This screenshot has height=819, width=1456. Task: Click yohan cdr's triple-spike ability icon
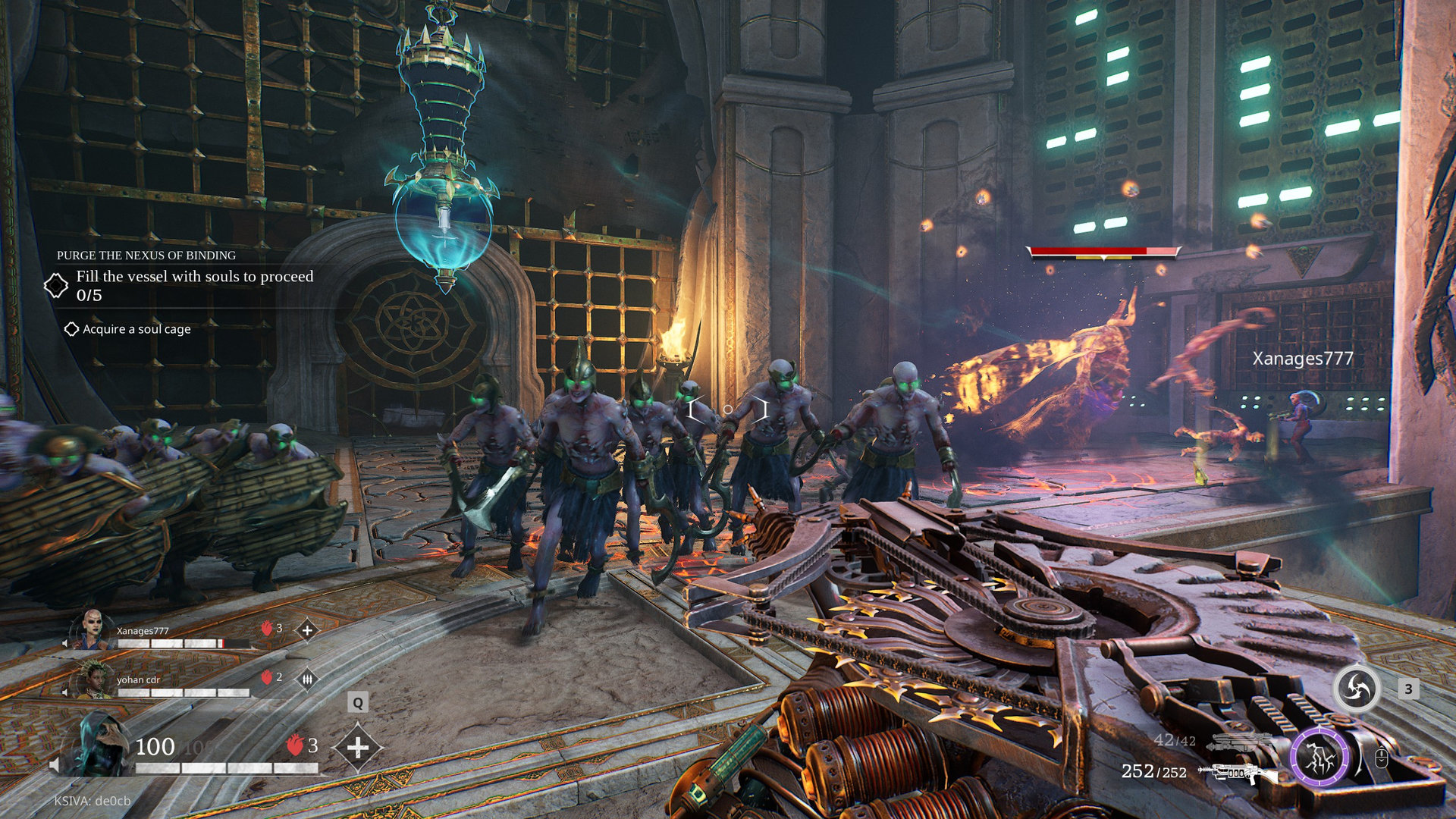pos(307,679)
